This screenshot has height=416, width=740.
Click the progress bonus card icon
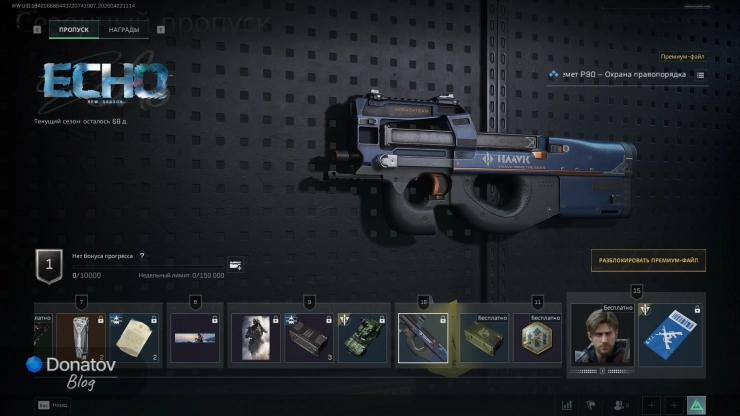click(235, 265)
